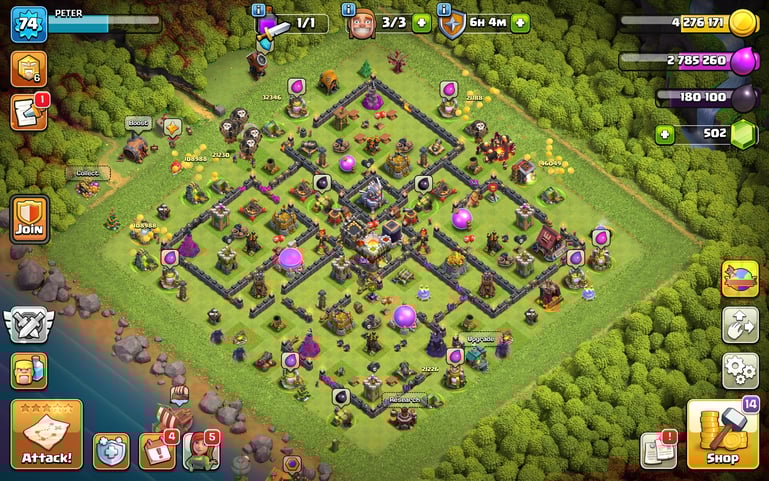Extend the shield timer with the green plus
This screenshot has width=769, height=481.
pyautogui.click(x=520, y=23)
